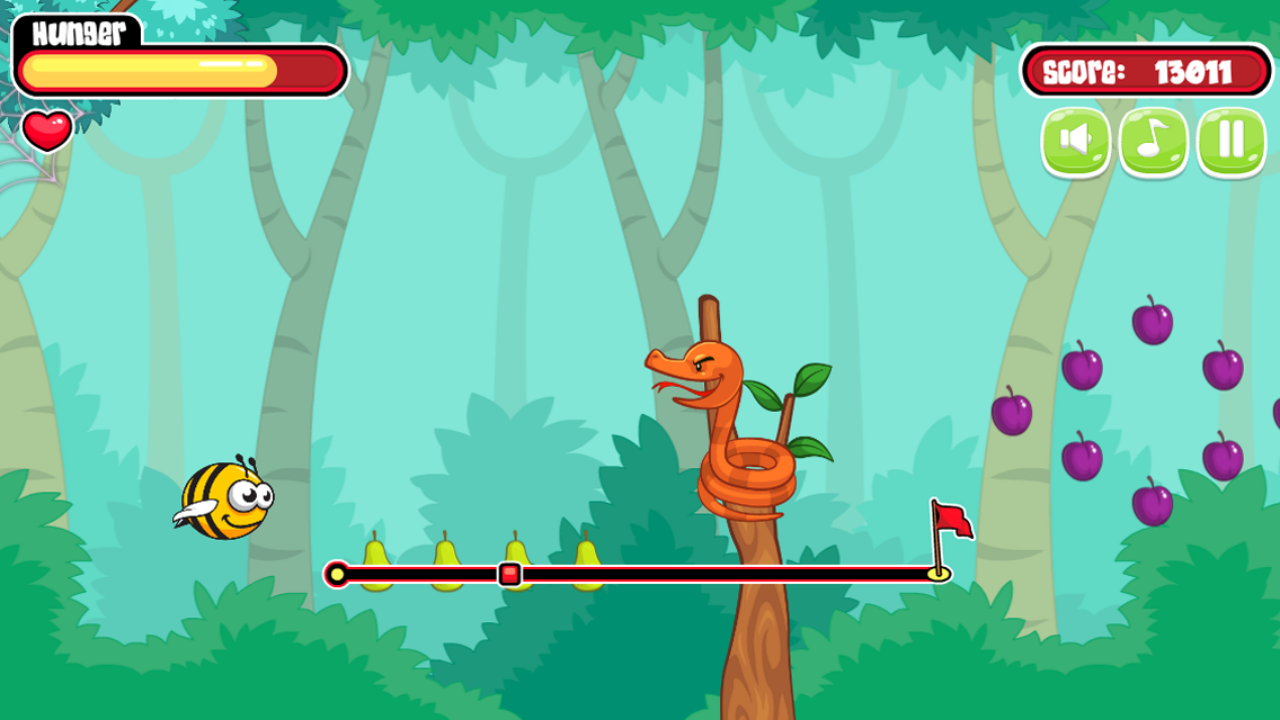
Task: Click the yellow Hunger progress bar
Action: coord(150,68)
